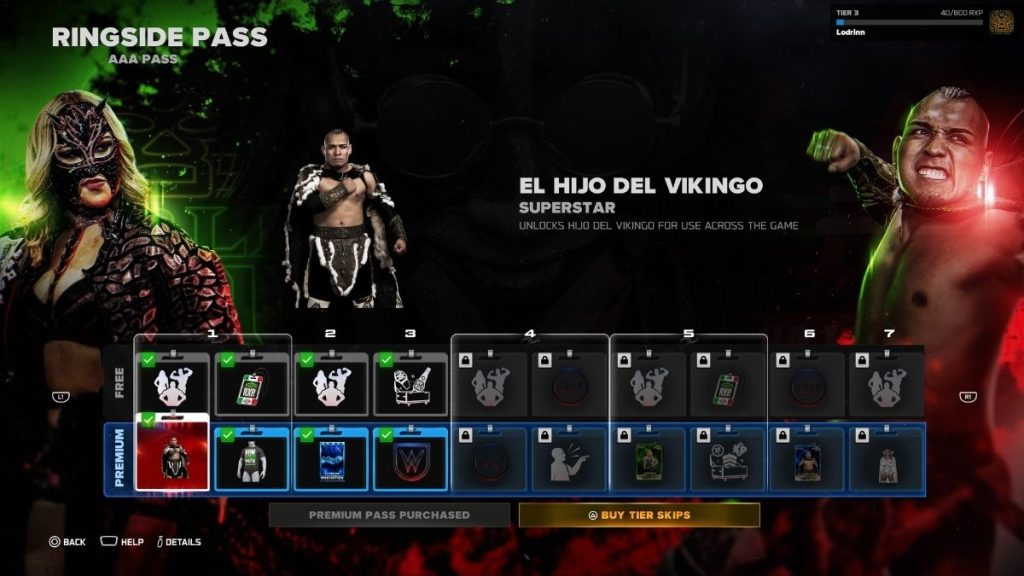Click the Premium Pass Purchased button
The image size is (1024, 576).
pyautogui.click(x=389, y=515)
